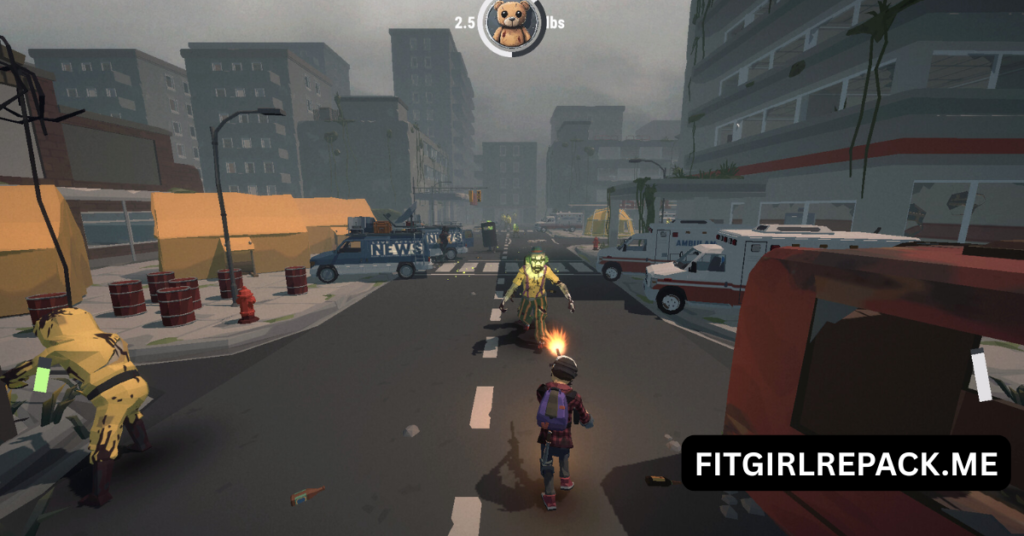This screenshot has height=536, width=1024.
Task: Click the teddy bear item icon
Action: coord(511,24)
